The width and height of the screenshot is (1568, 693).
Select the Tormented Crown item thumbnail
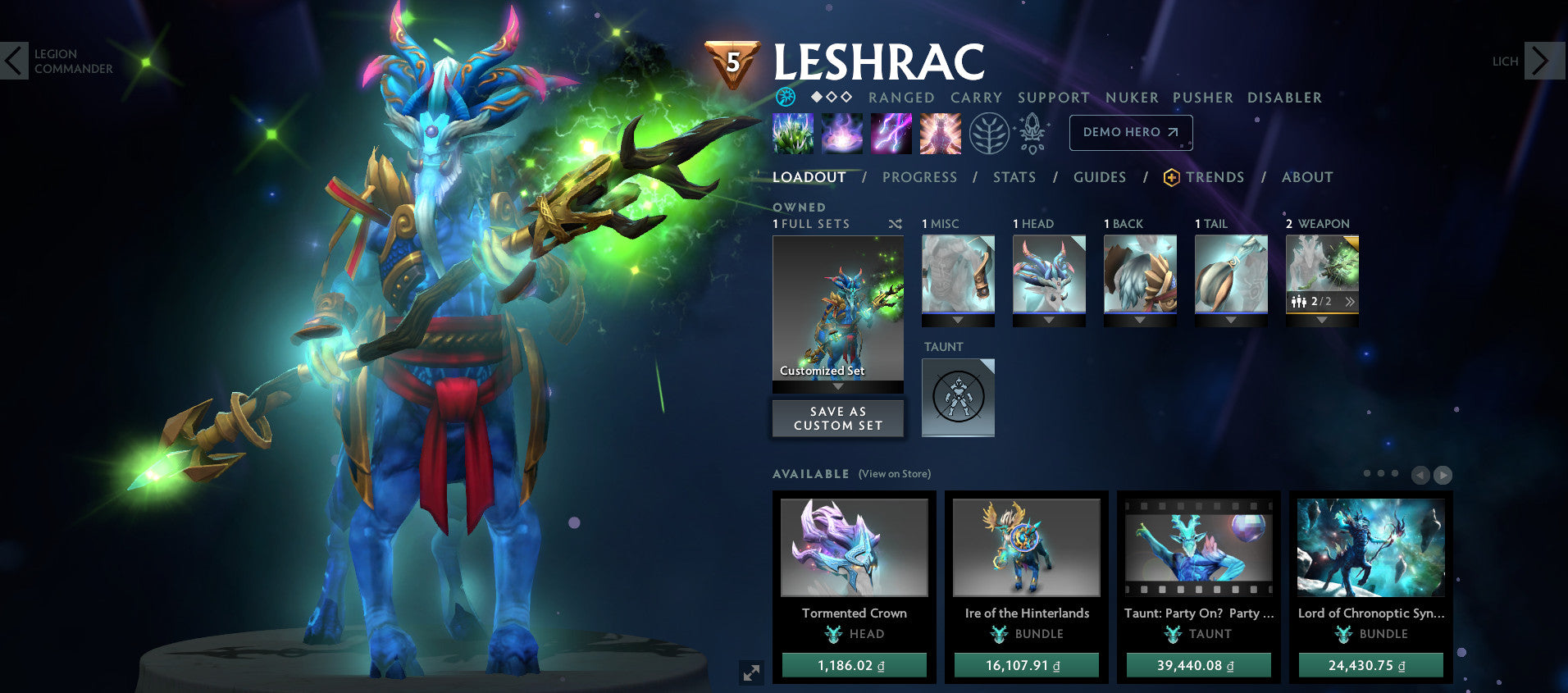click(853, 548)
